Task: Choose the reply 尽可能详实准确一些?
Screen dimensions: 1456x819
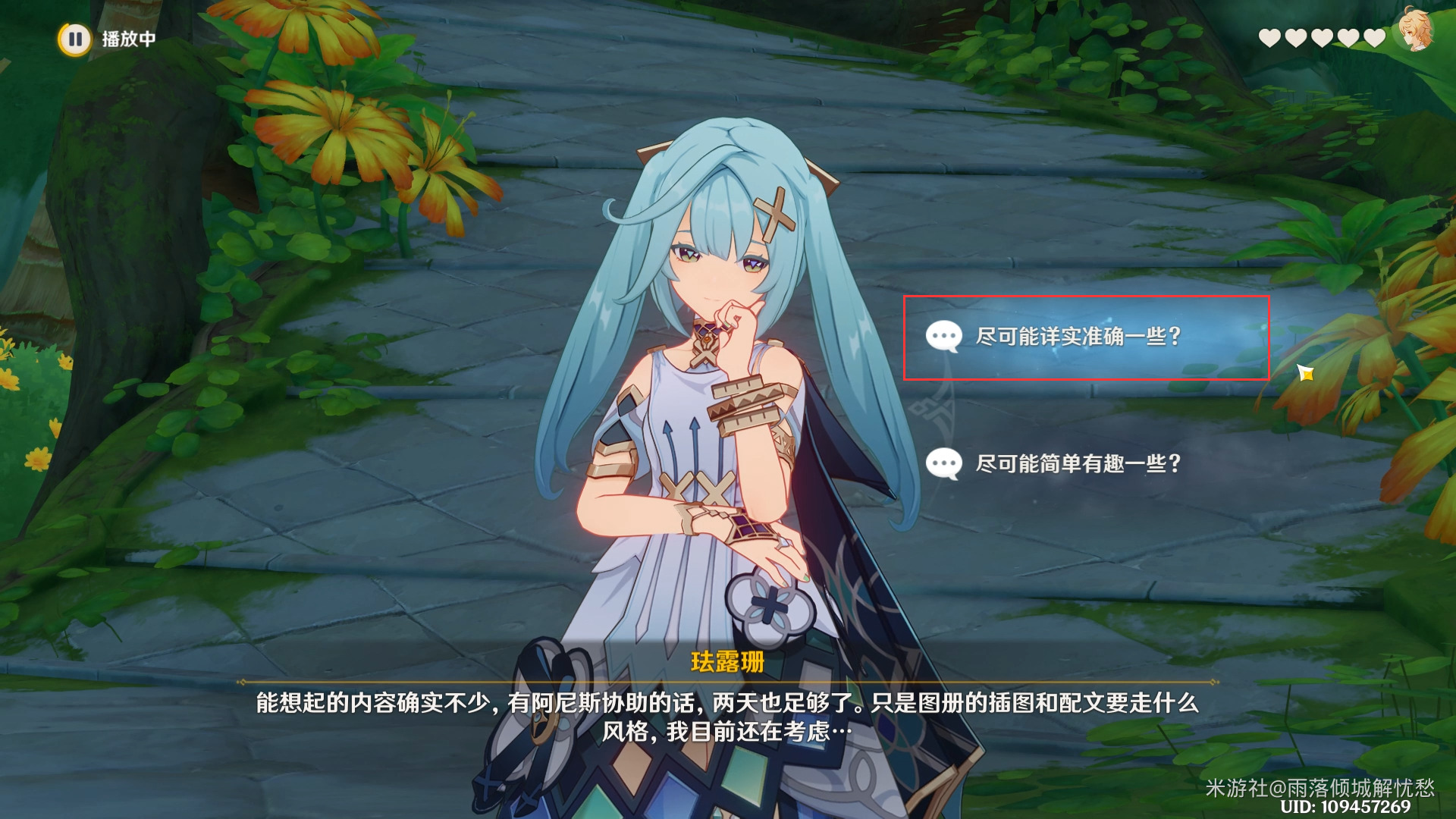Action: click(x=1078, y=337)
